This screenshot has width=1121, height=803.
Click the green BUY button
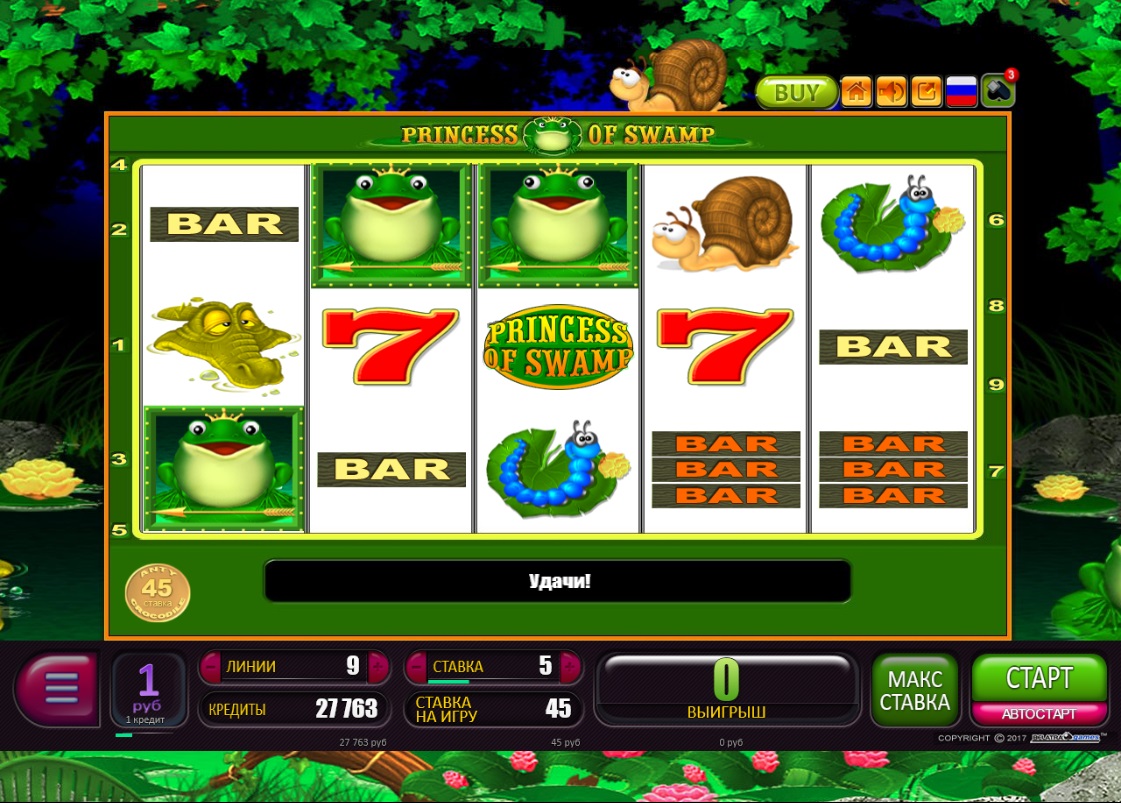pyautogui.click(x=796, y=93)
